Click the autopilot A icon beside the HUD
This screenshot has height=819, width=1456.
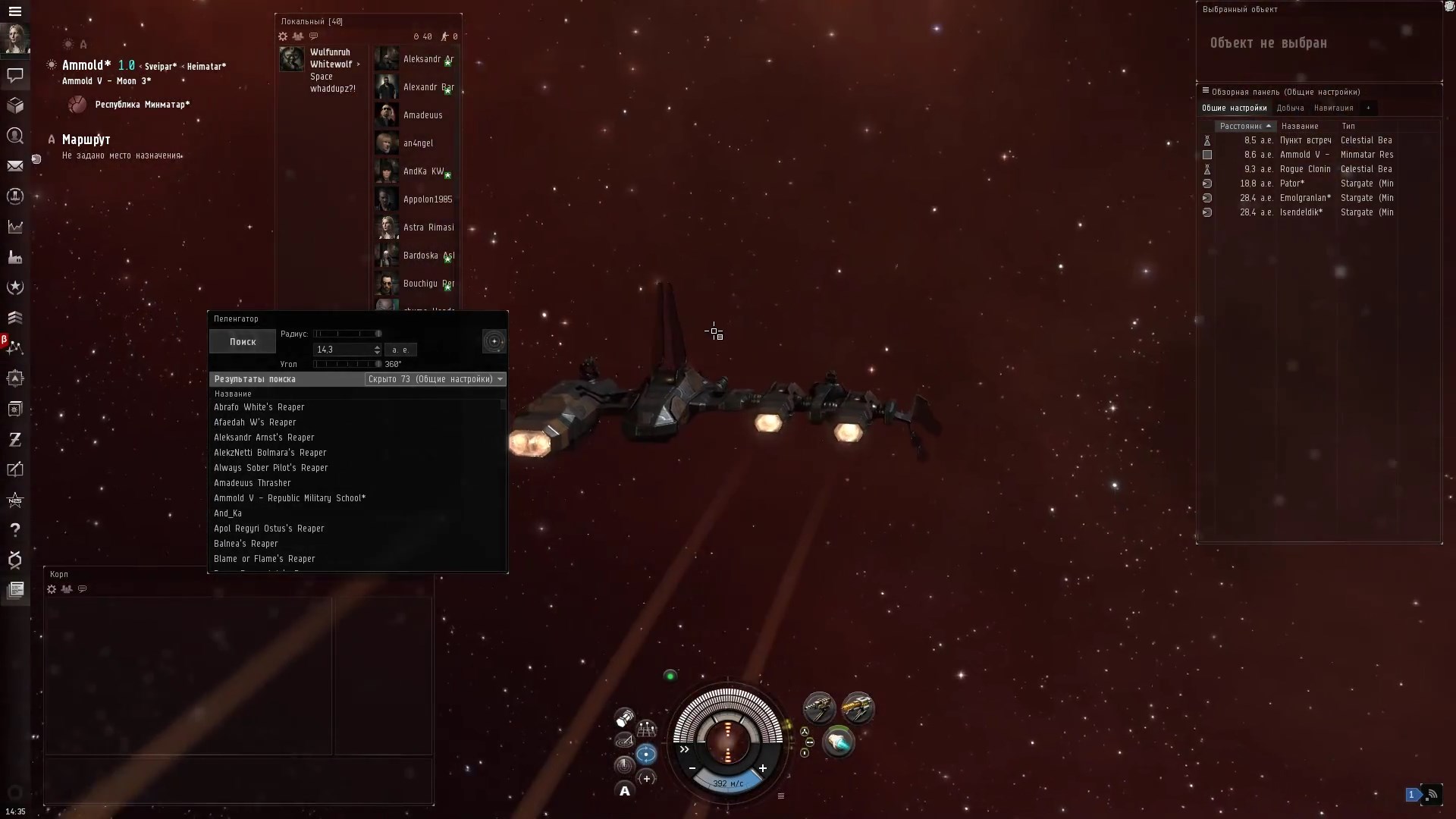pos(624,790)
